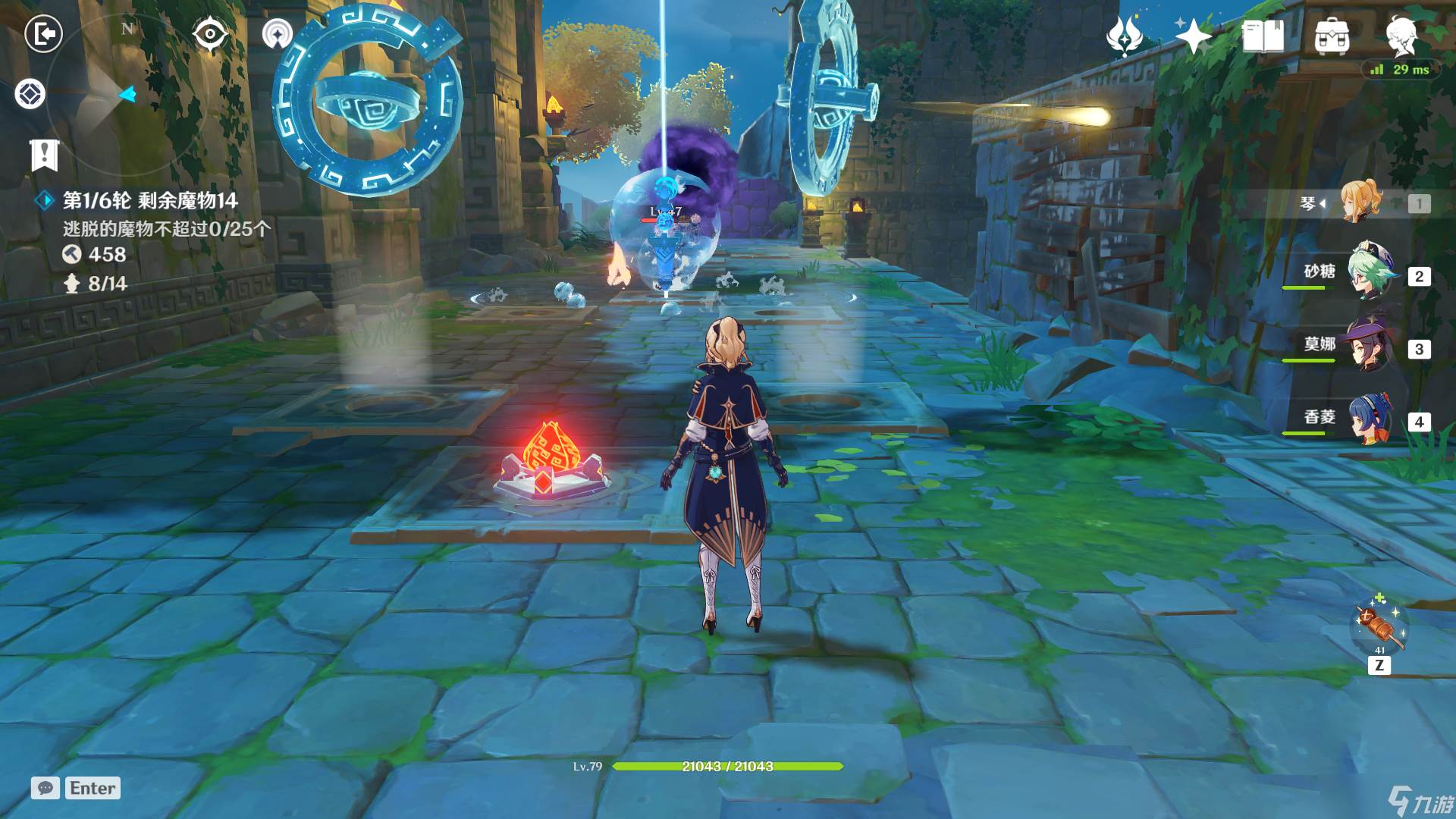Open the four-pointed star events icon

tap(1193, 36)
